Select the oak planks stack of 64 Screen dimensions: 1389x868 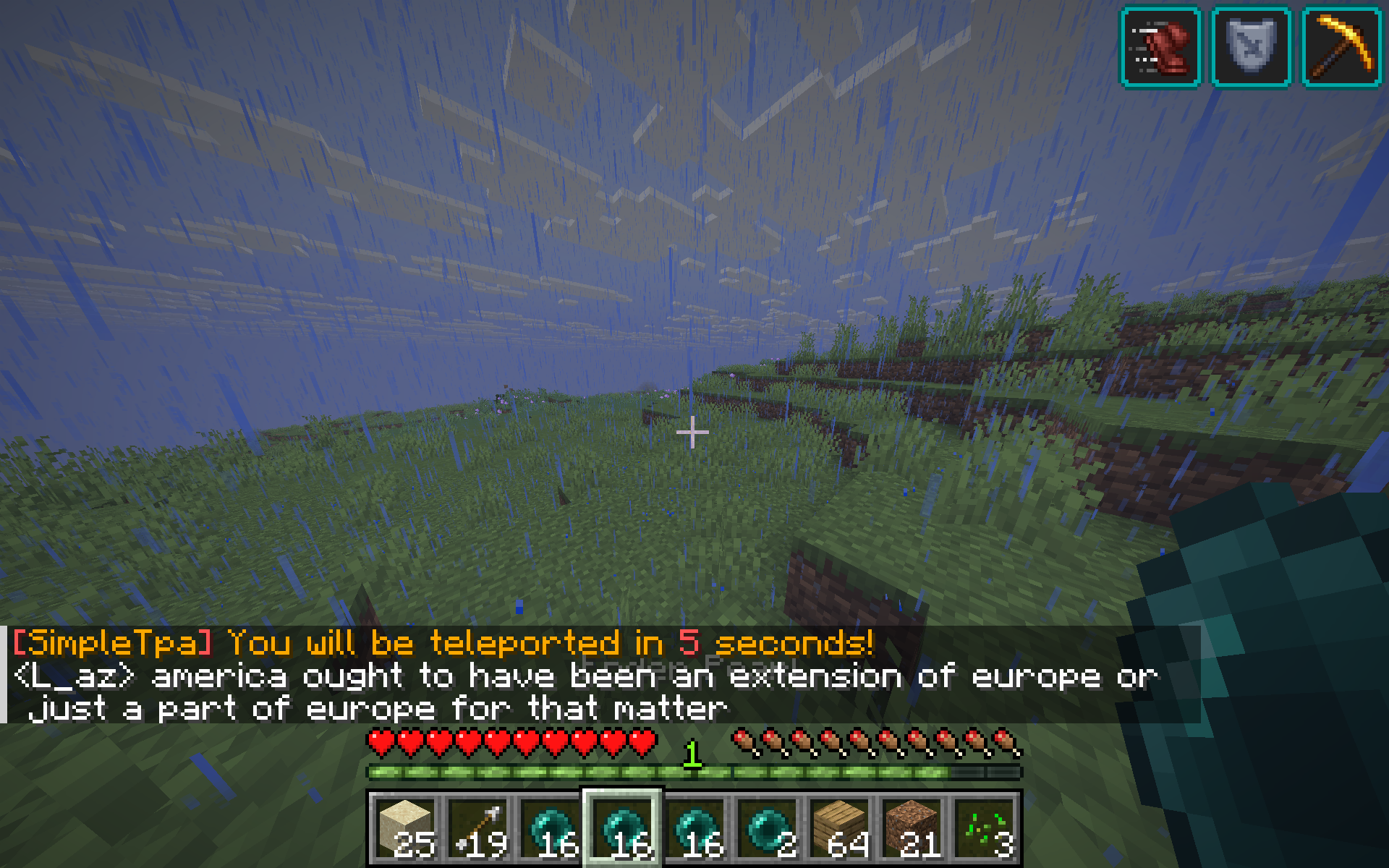coord(839,828)
